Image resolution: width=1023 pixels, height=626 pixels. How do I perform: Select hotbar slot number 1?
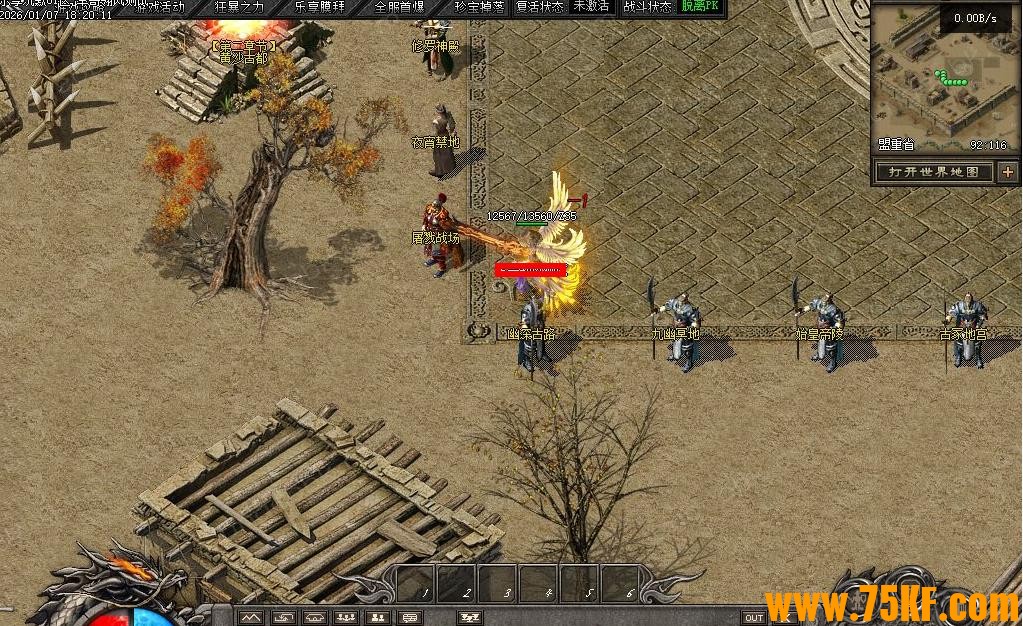pos(416,583)
